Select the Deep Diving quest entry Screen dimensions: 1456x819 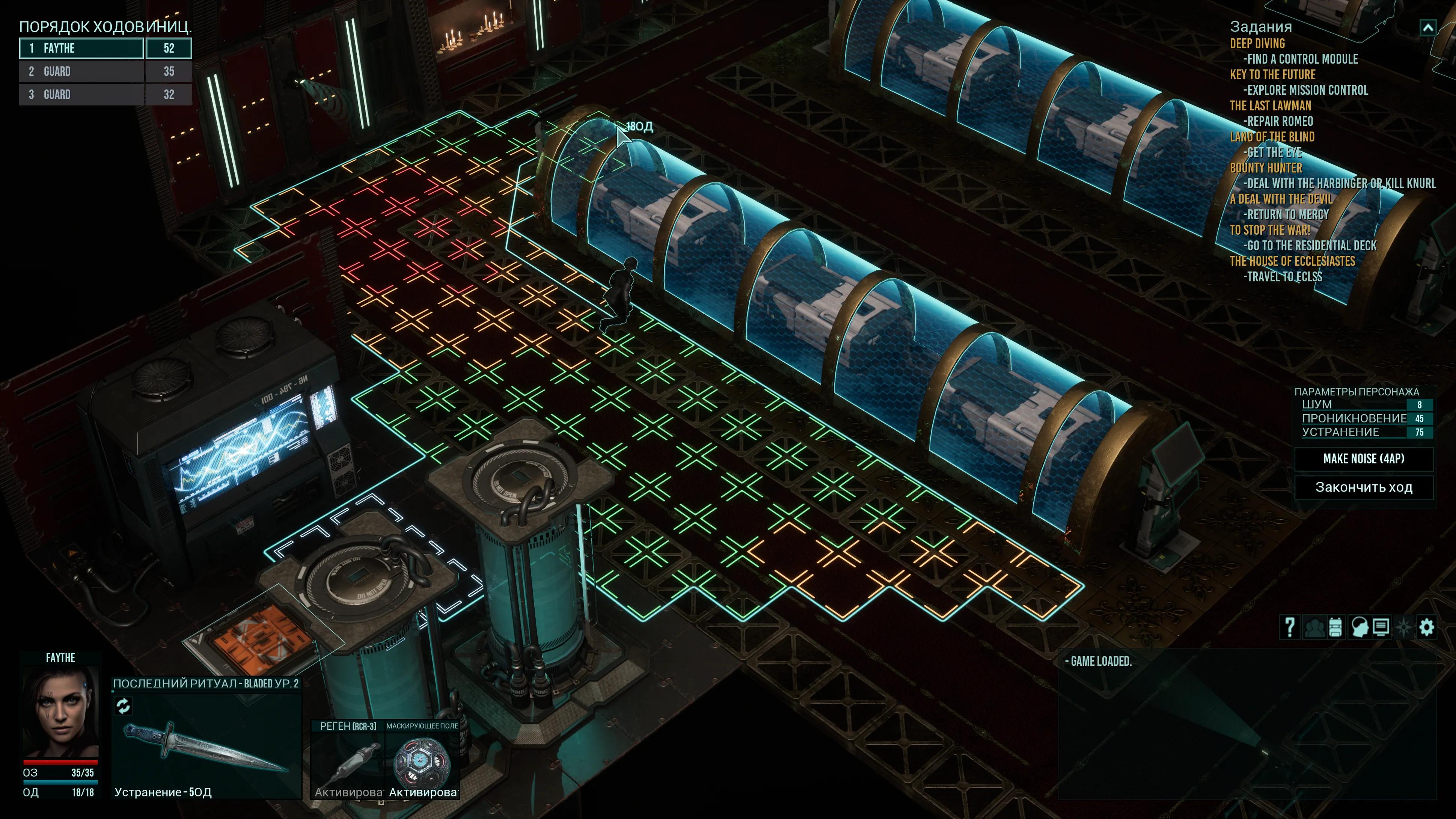1257,44
